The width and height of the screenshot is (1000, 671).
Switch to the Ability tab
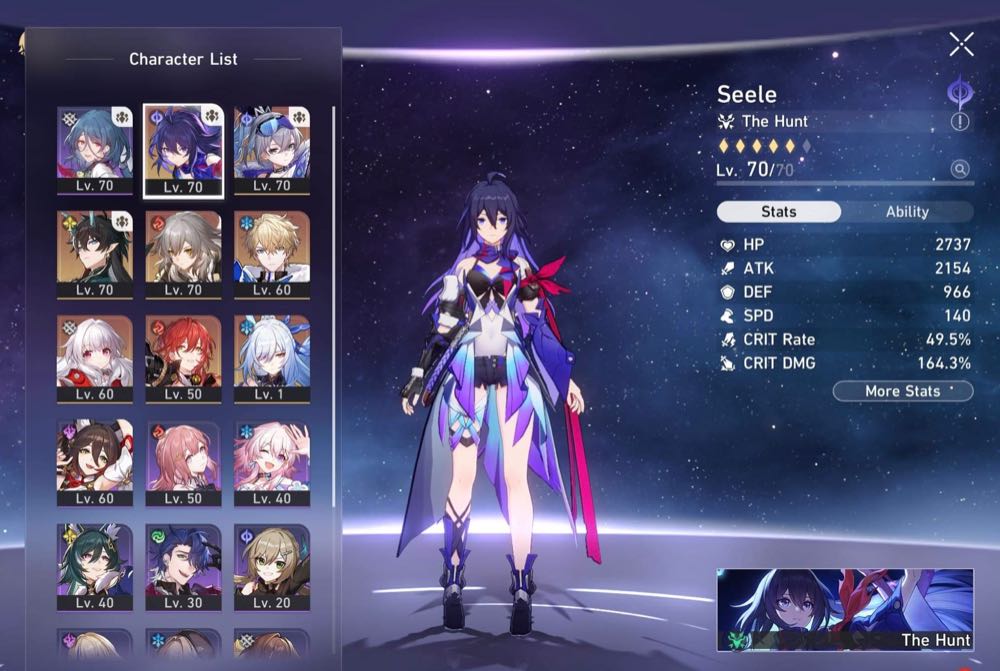(907, 212)
